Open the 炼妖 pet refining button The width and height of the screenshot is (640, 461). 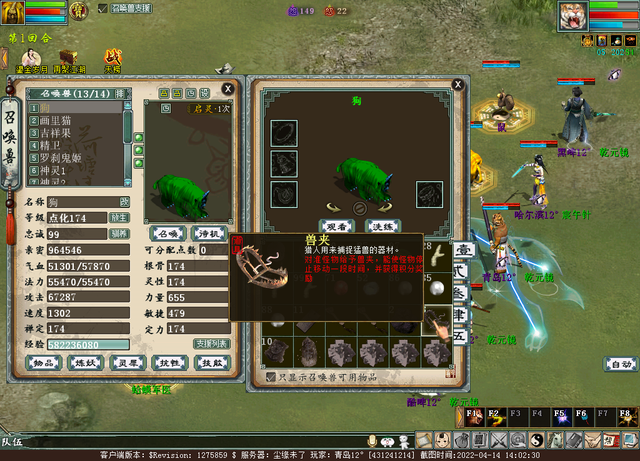coord(86,362)
